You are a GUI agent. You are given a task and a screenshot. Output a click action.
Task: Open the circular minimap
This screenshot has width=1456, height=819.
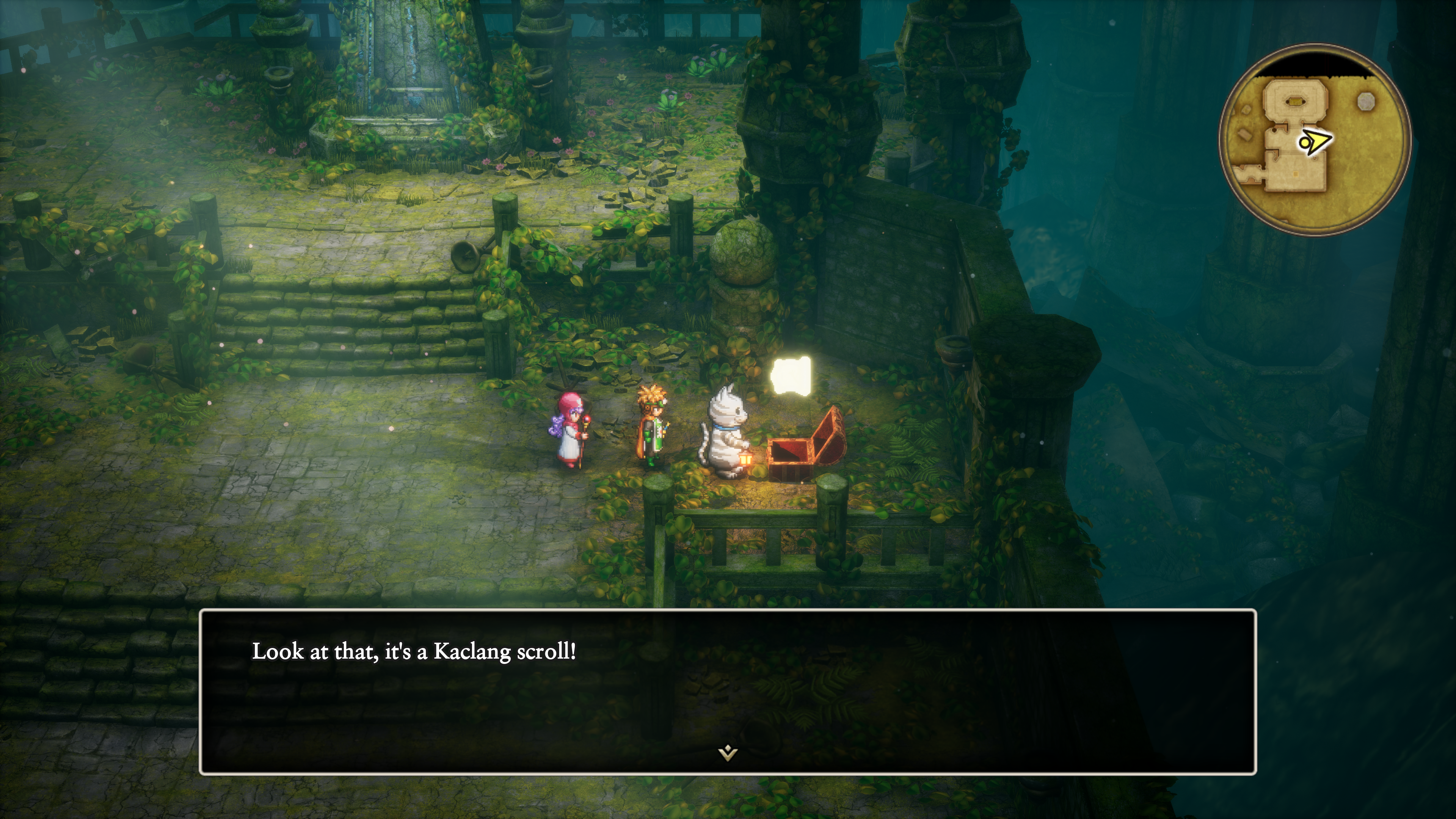(1315, 139)
